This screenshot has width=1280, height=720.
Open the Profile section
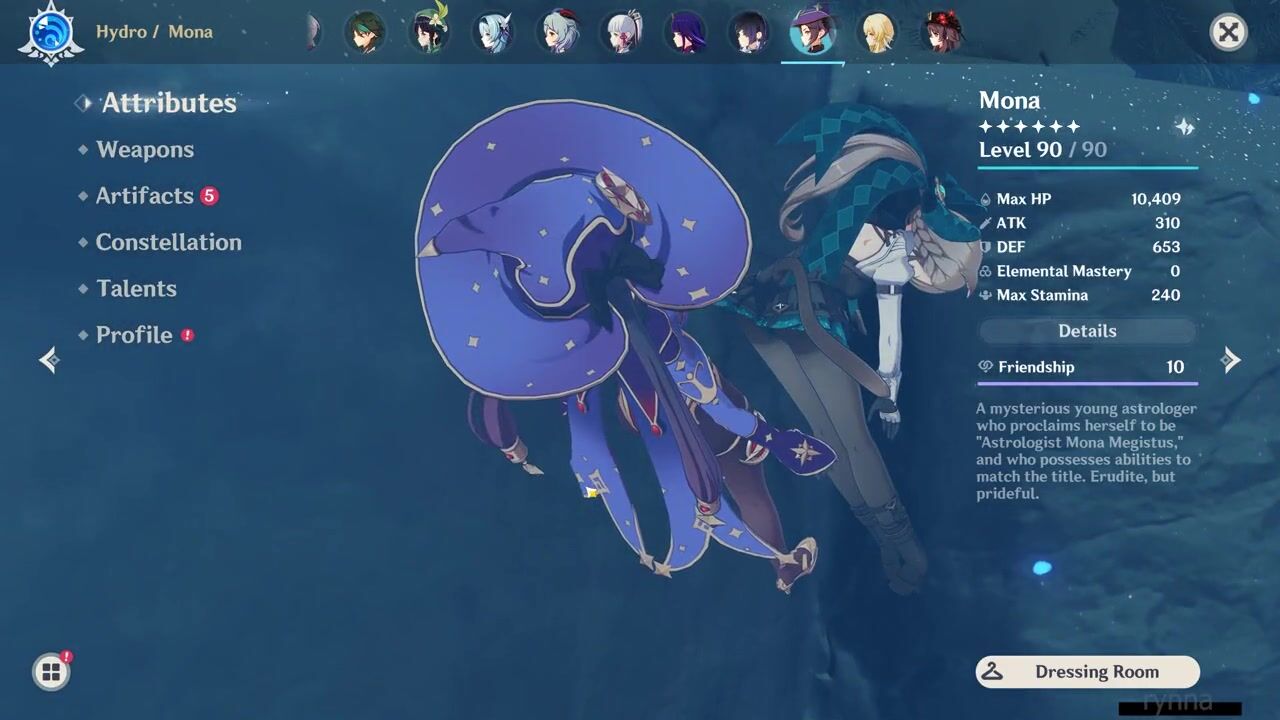tap(134, 335)
